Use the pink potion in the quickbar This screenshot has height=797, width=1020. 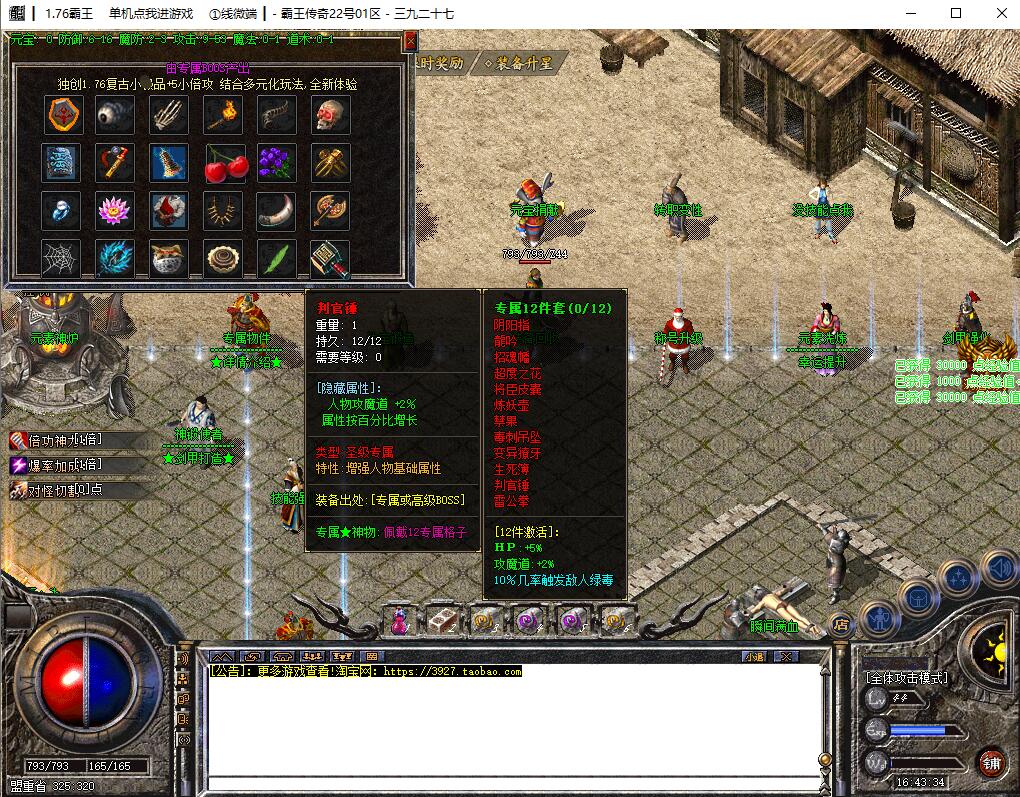click(400, 621)
